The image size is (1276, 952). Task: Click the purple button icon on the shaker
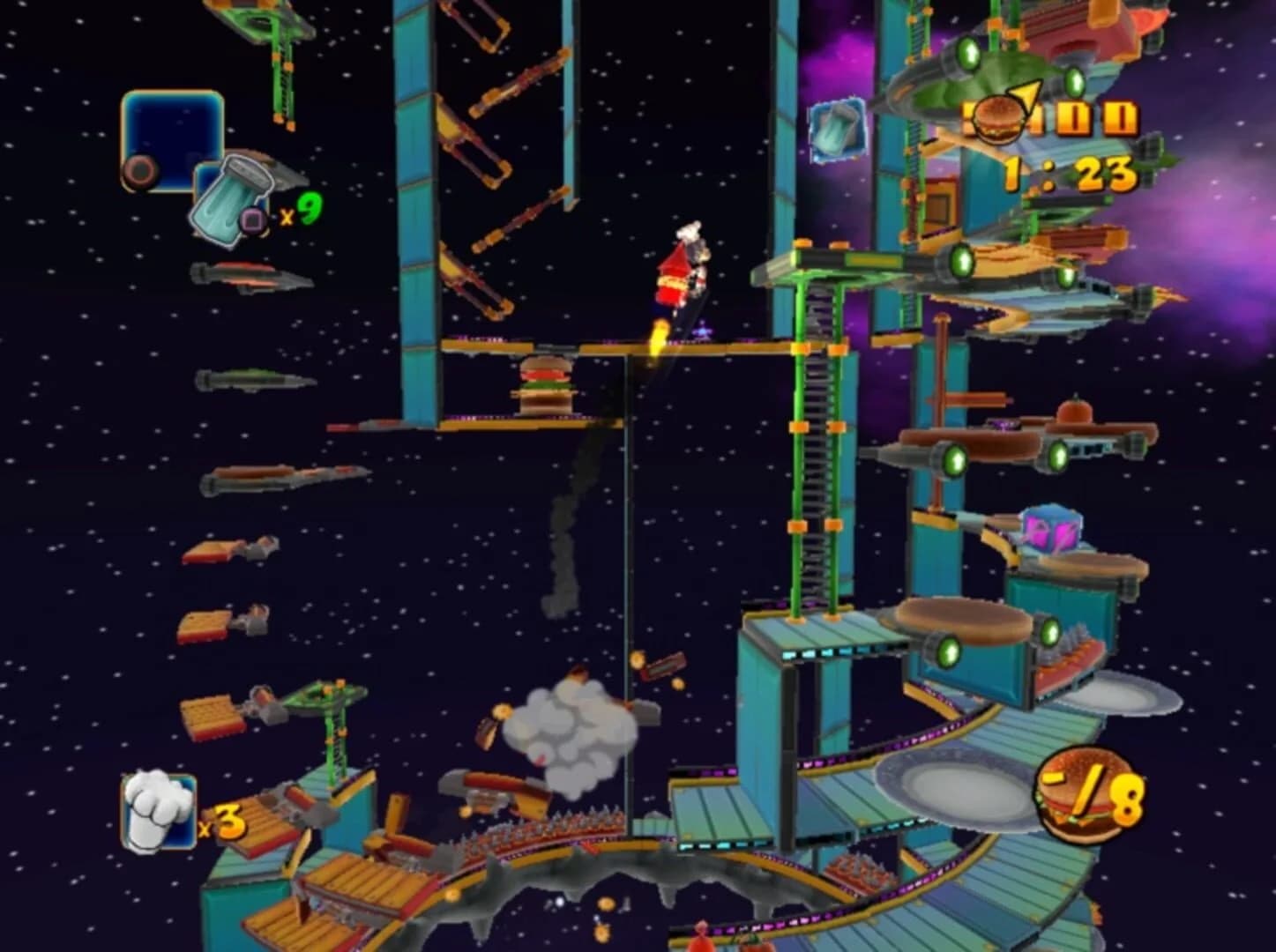252,218
